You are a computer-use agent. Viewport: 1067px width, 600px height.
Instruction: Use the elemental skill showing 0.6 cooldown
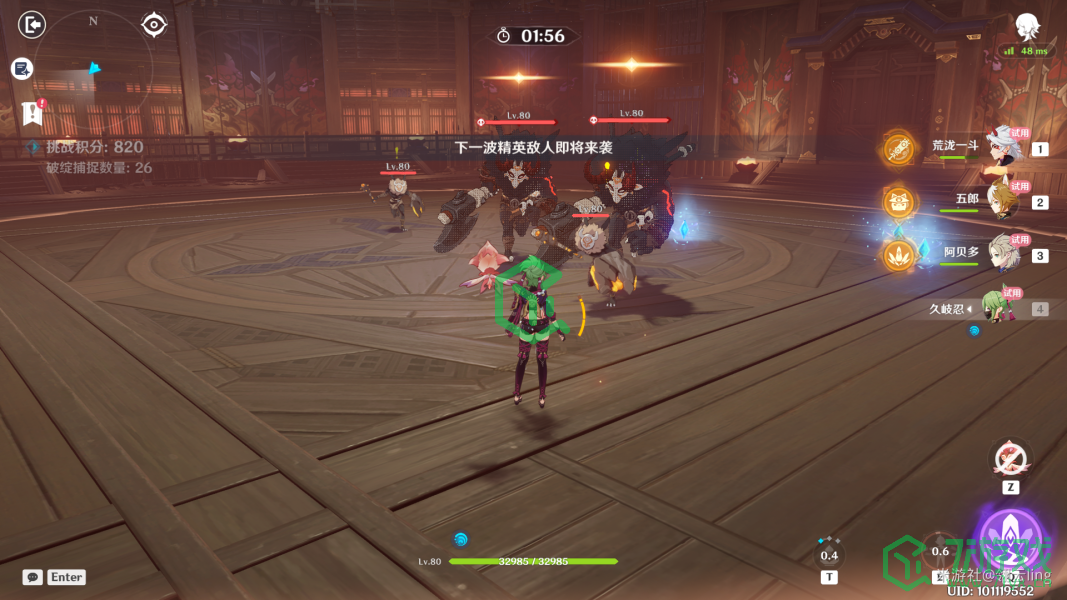(941, 551)
